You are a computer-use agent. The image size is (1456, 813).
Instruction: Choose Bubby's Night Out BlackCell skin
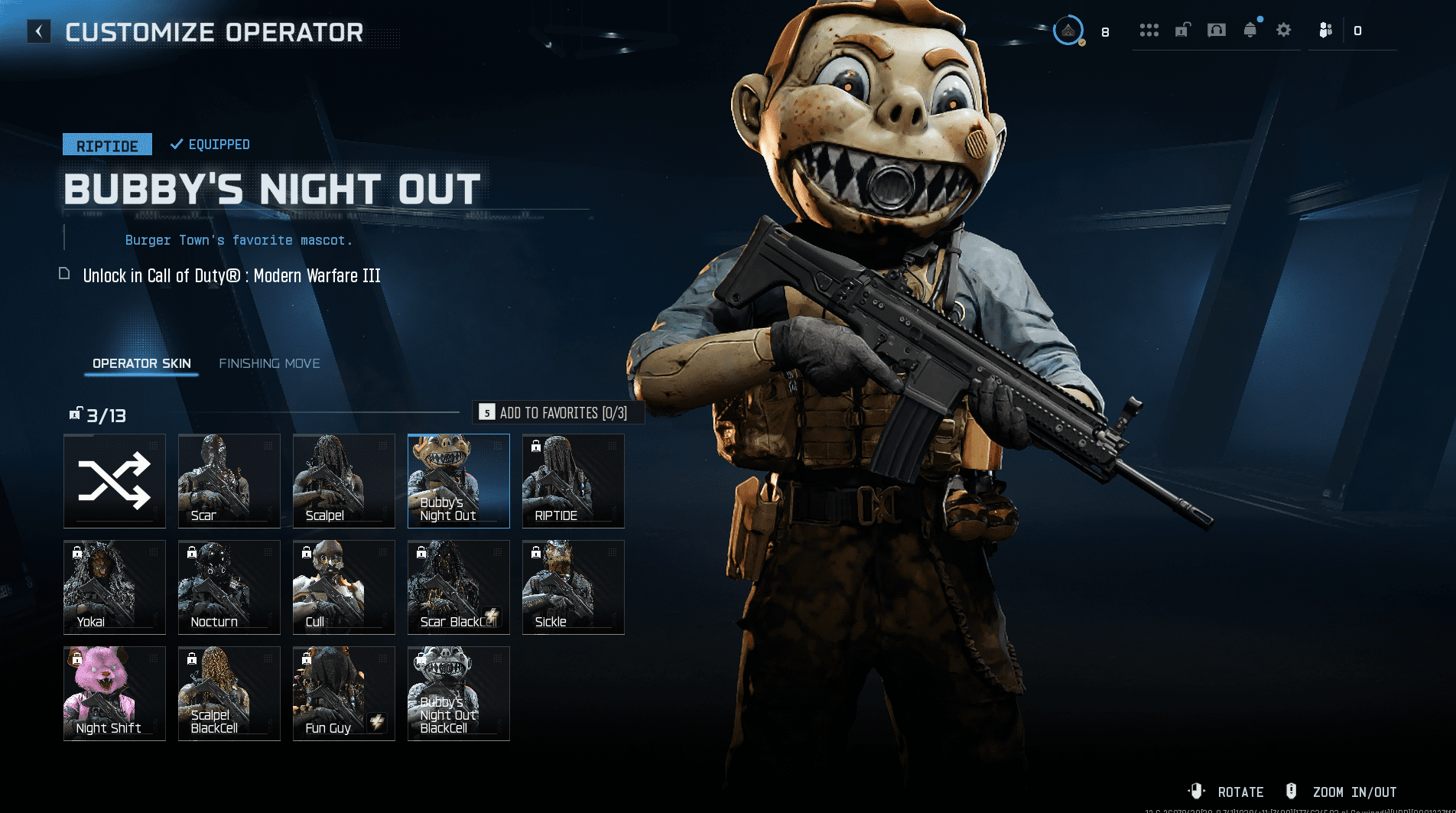pyautogui.click(x=459, y=694)
